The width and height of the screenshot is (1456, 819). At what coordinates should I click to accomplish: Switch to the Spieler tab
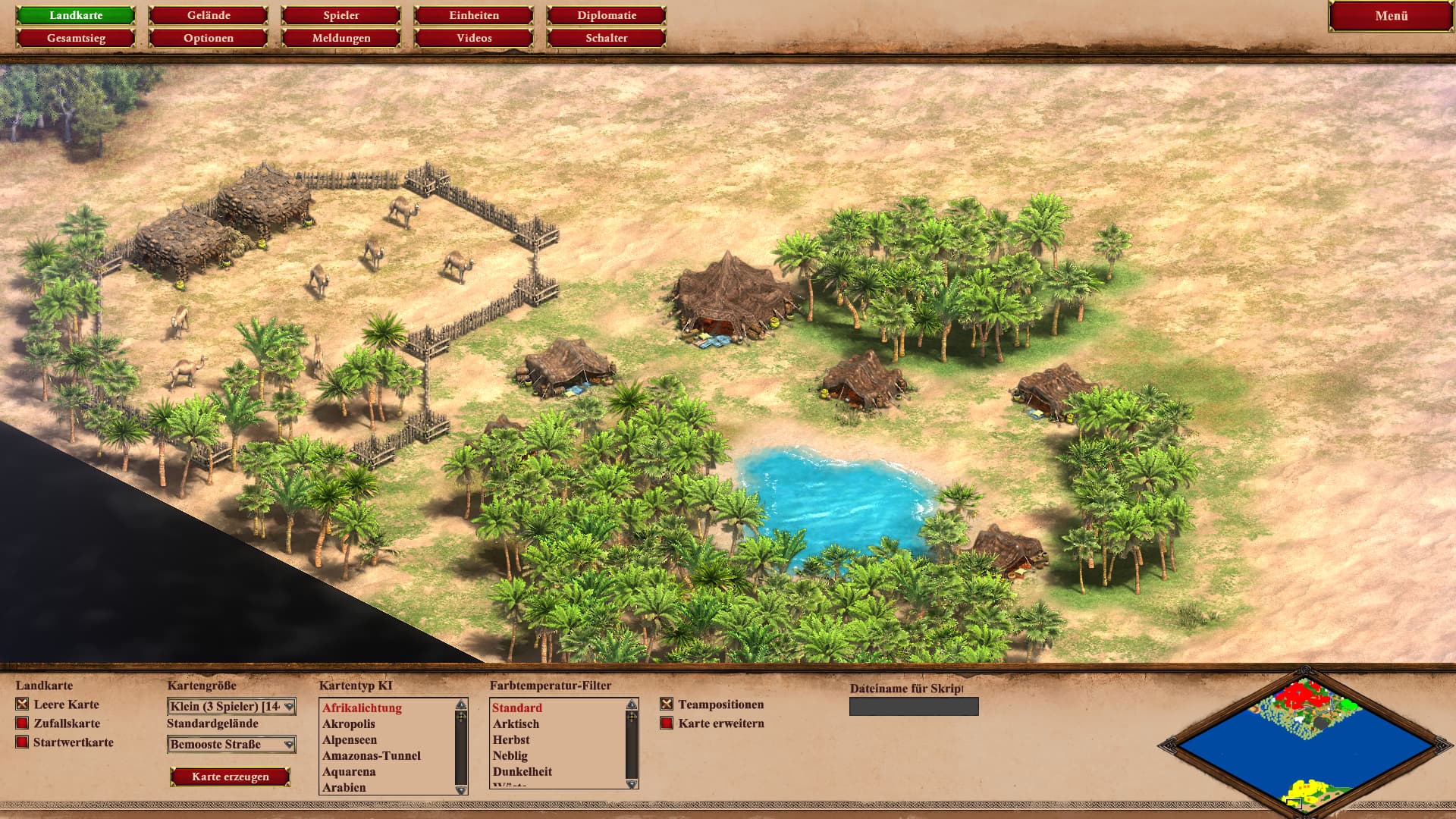click(x=341, y=15)
